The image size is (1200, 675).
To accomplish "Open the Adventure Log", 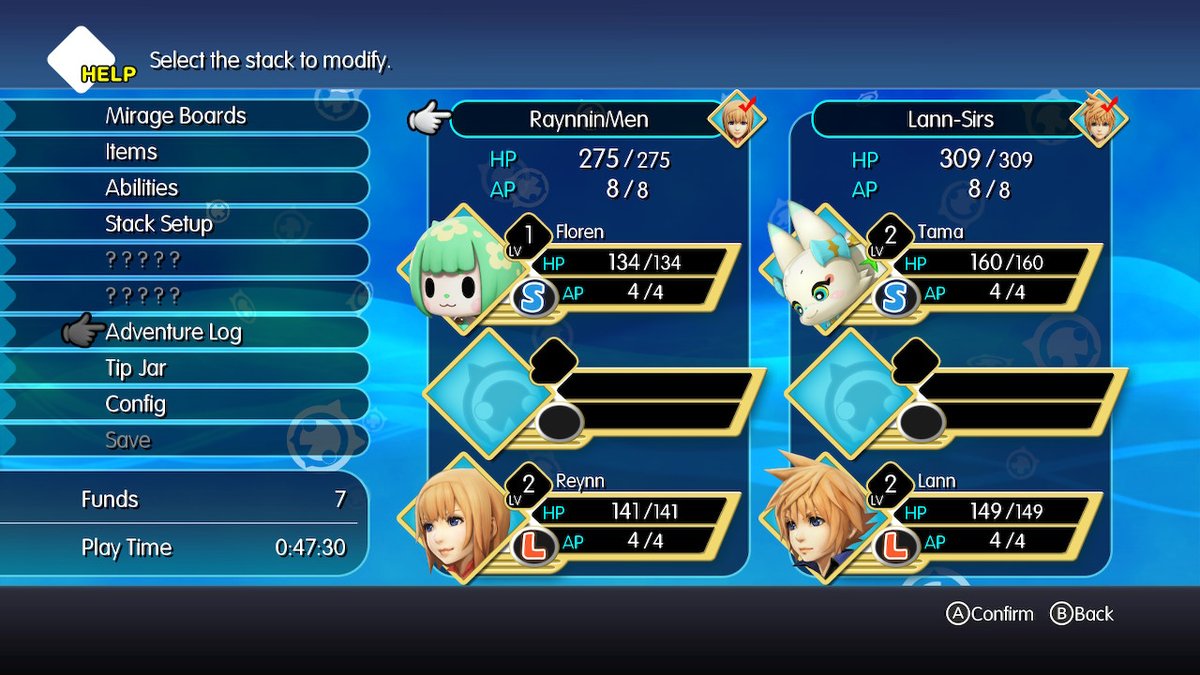I will click(174, 332).
